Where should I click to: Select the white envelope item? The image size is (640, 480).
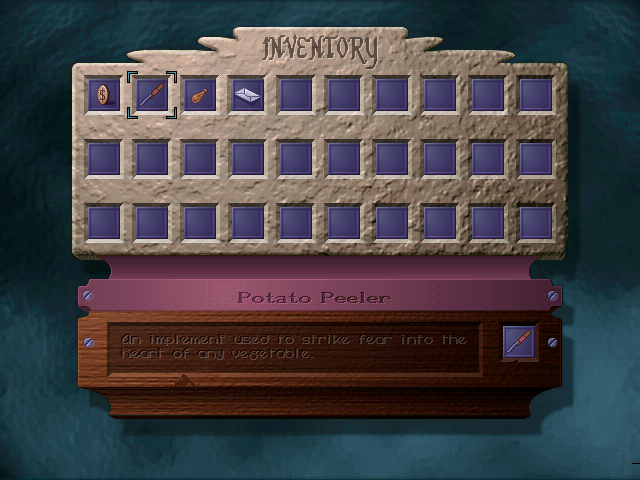click(x=248, y=95)
